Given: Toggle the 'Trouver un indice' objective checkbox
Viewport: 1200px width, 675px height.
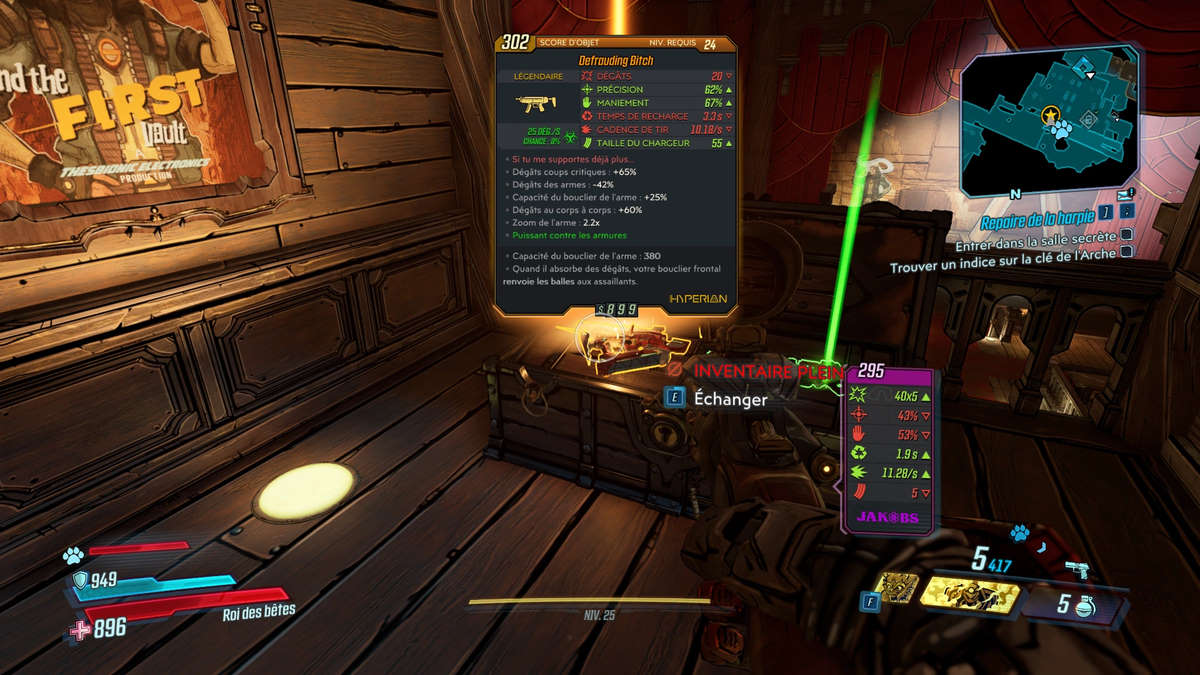Looking at the screenshot, I should coord(1127,252).
